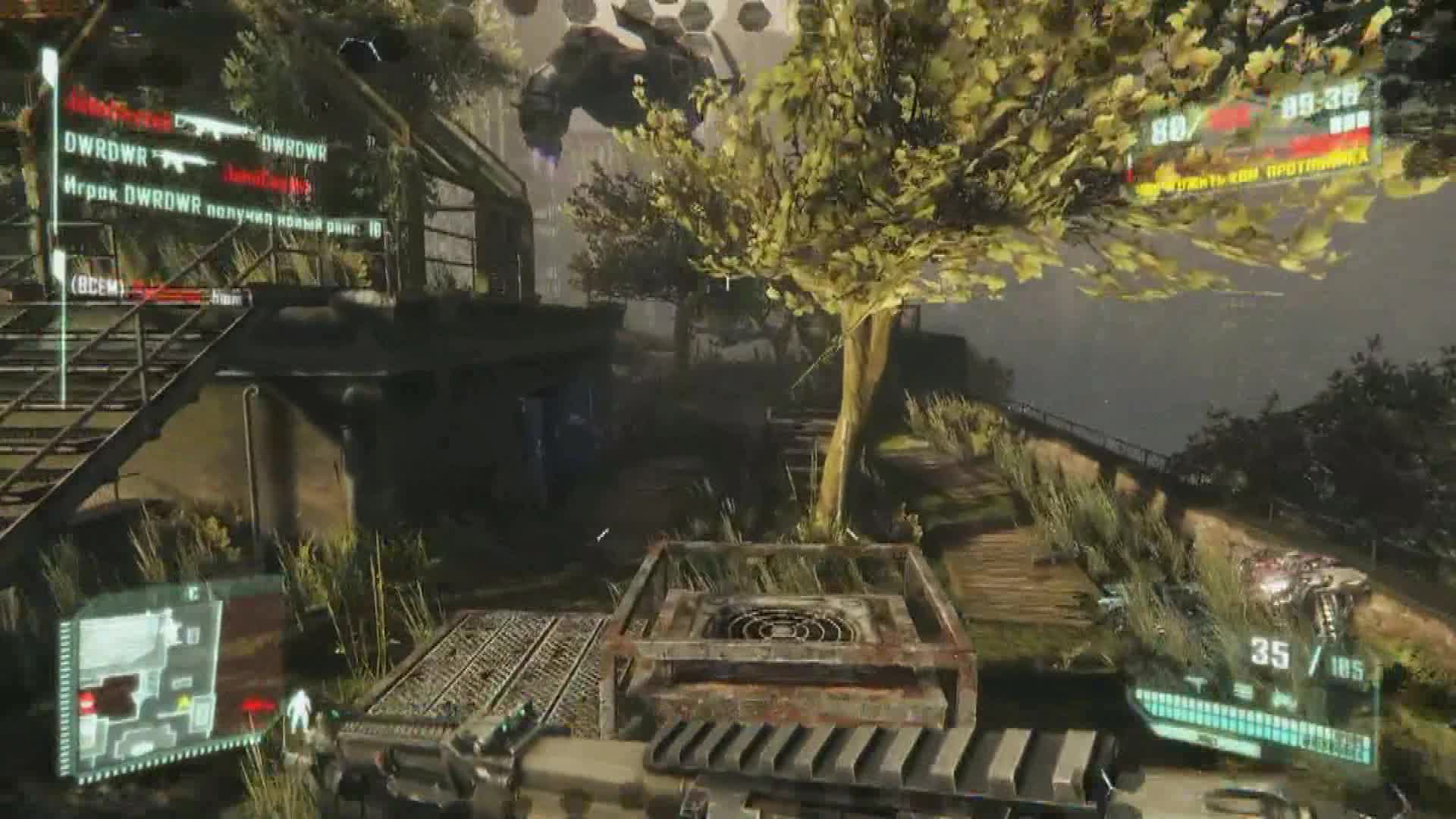
Task: Click the compass heading letter above the minimap
Action: (193, 592)
